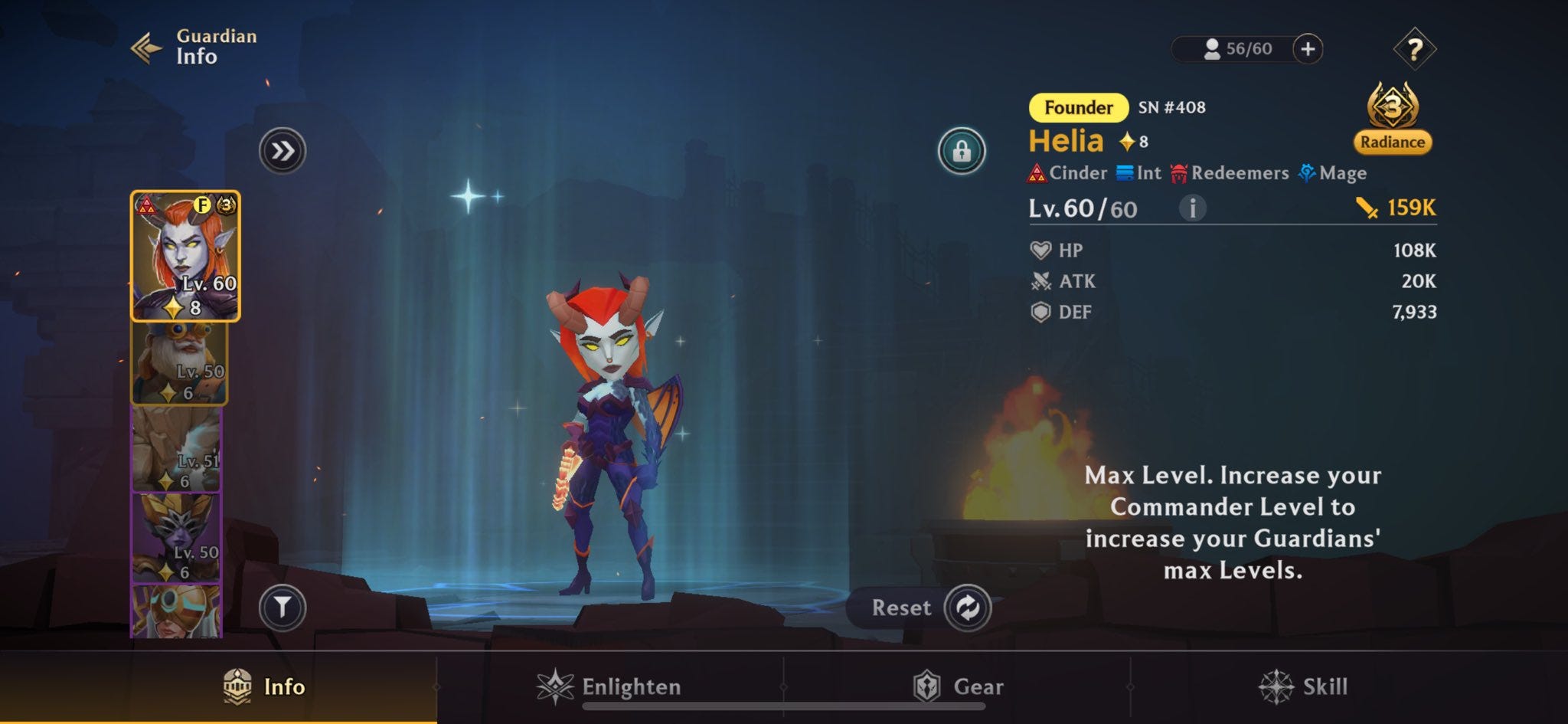The width and height of the screenshot is (1568, 724).
Task: Pick the Lv. 51 stone guardian portrait
Action: tap(176, 450)
